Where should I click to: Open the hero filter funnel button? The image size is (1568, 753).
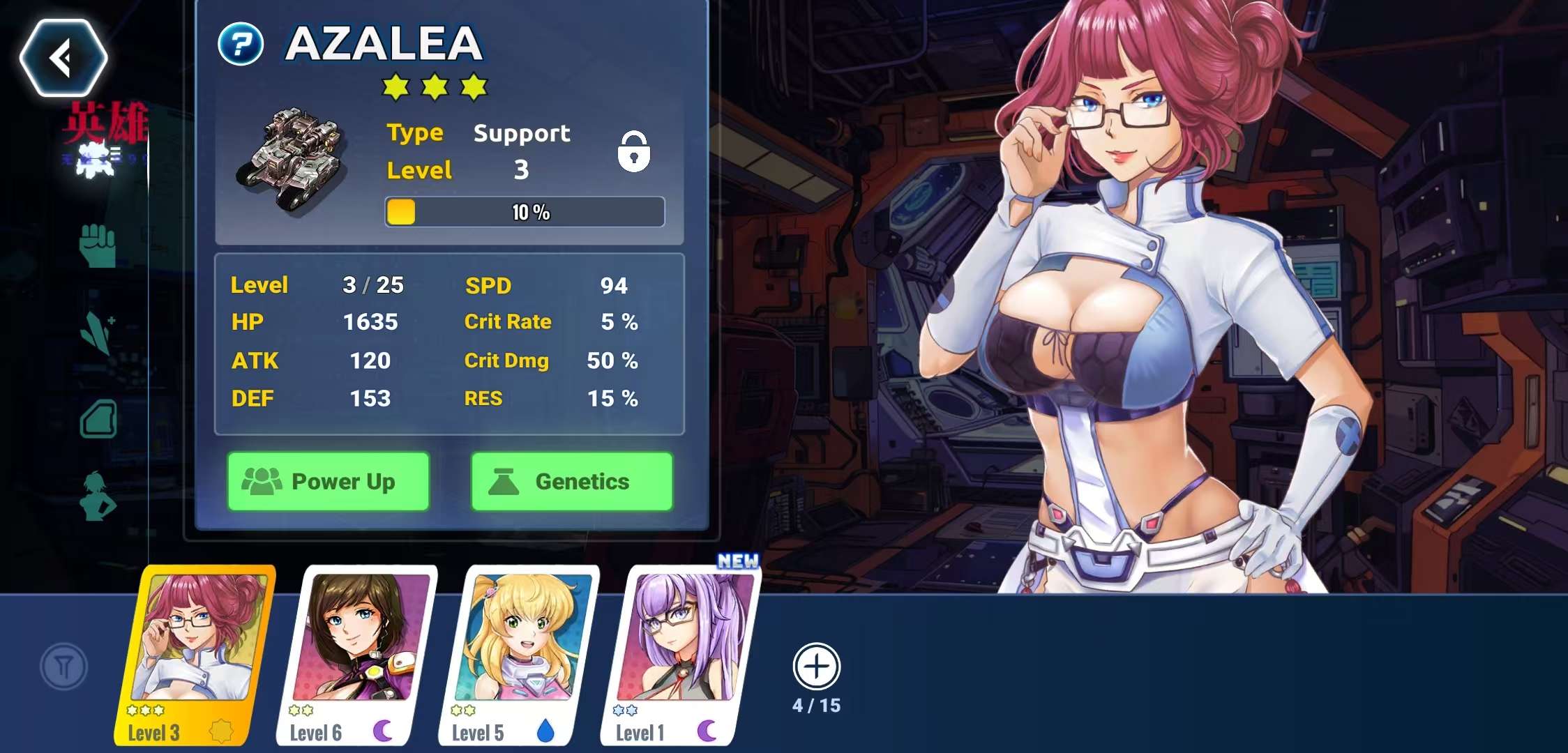(x=63, y=667)
